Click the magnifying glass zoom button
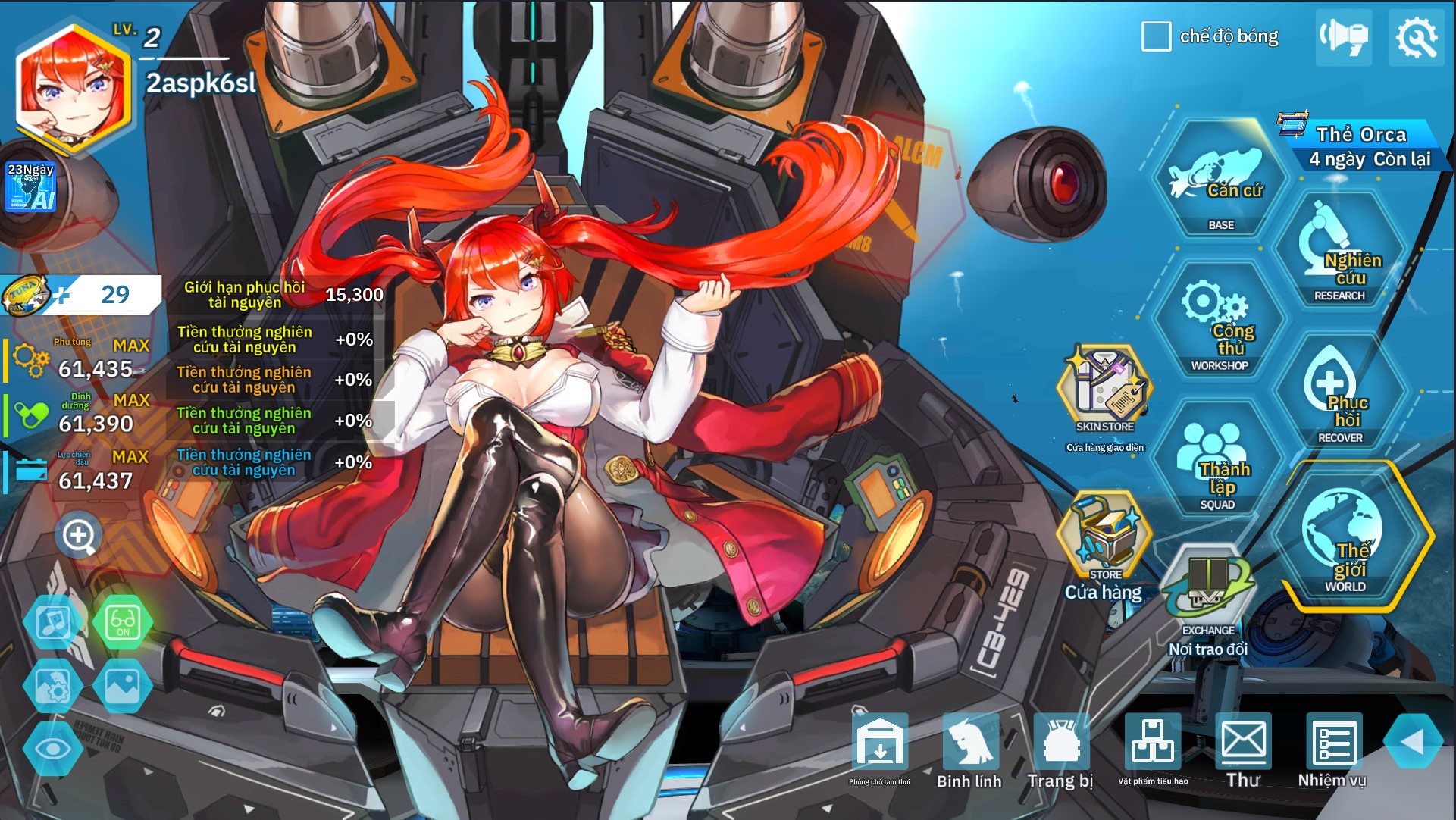 point(78,537)
